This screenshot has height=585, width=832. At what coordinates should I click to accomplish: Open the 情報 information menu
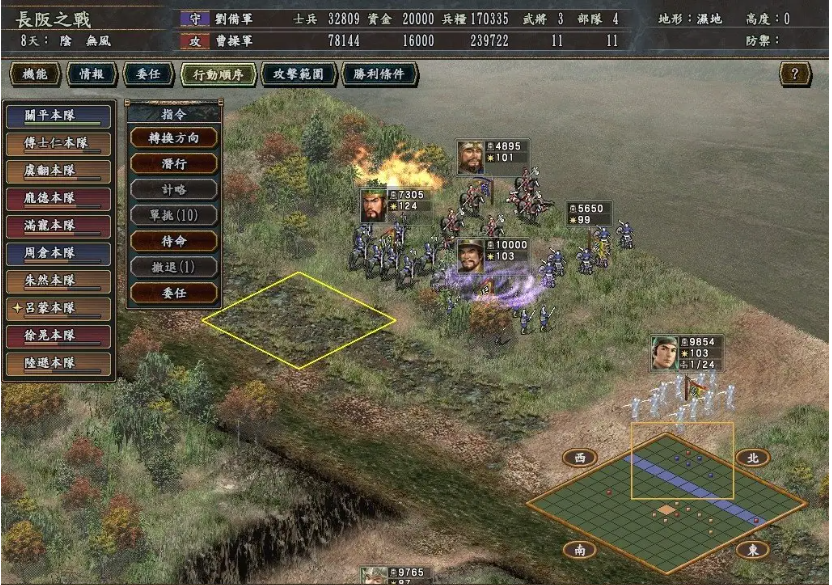(x=91, y=74)
